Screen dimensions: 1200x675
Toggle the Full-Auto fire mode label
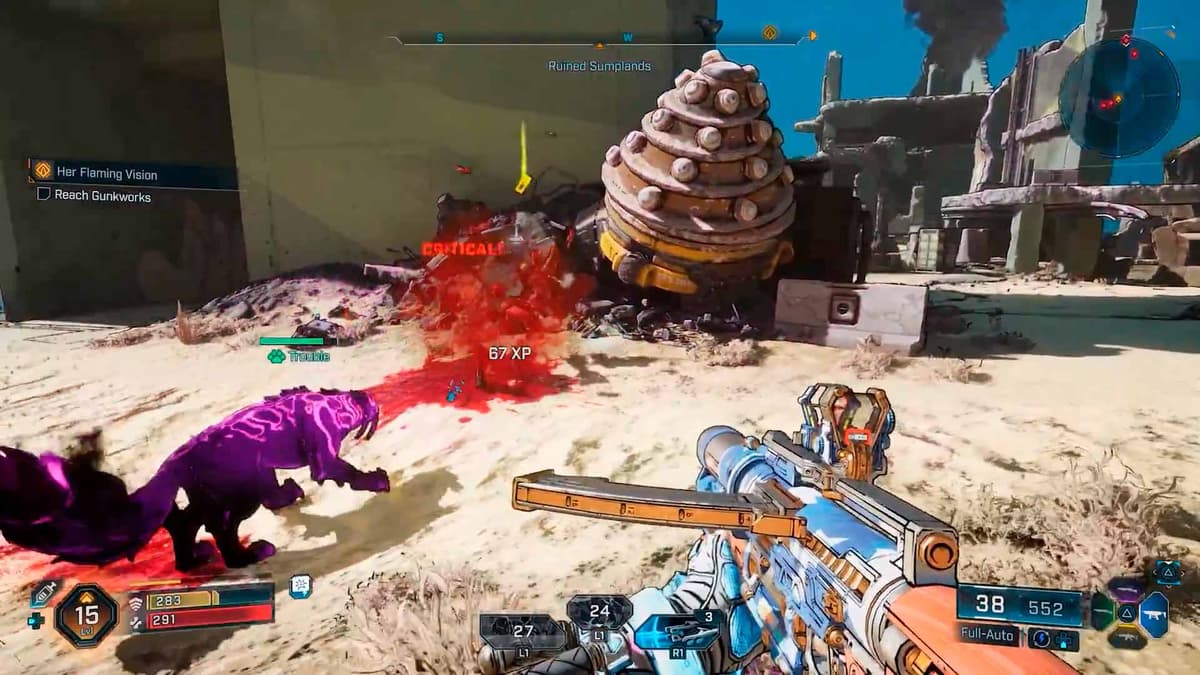(x=989, y=634)
